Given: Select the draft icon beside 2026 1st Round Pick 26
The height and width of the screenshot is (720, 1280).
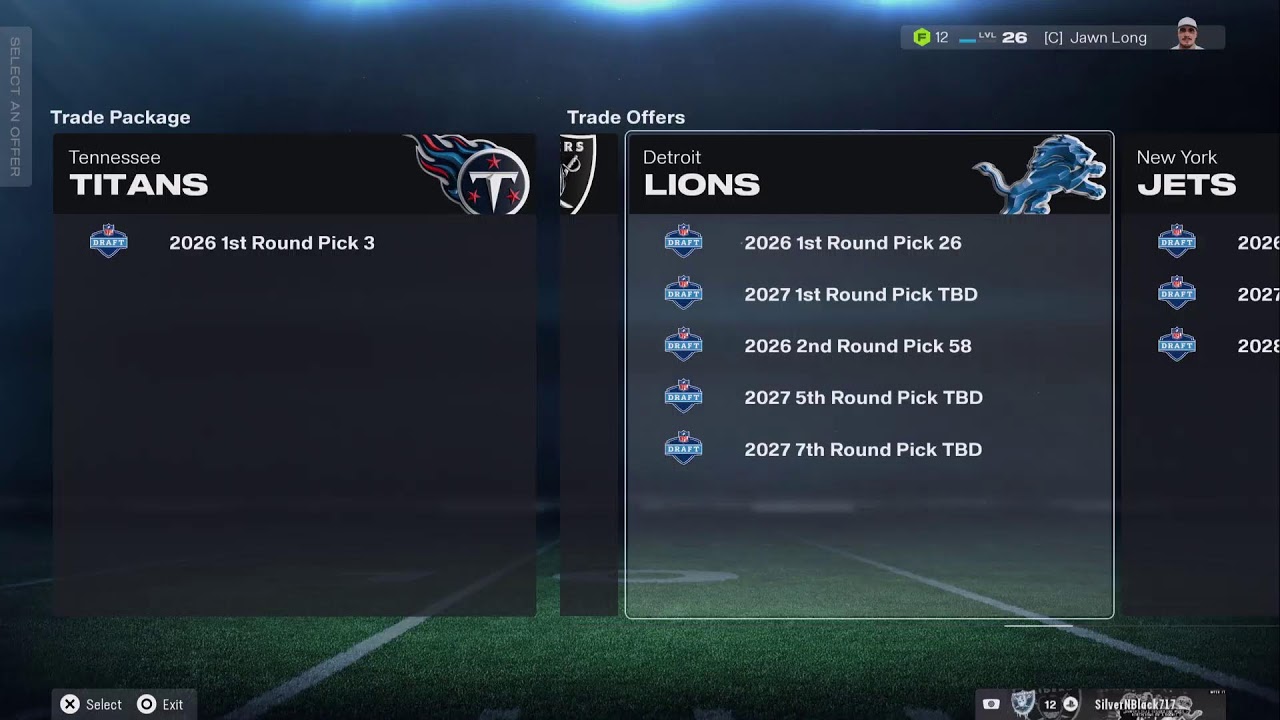Looking at the screenshot, I should (x=683, y=242).
